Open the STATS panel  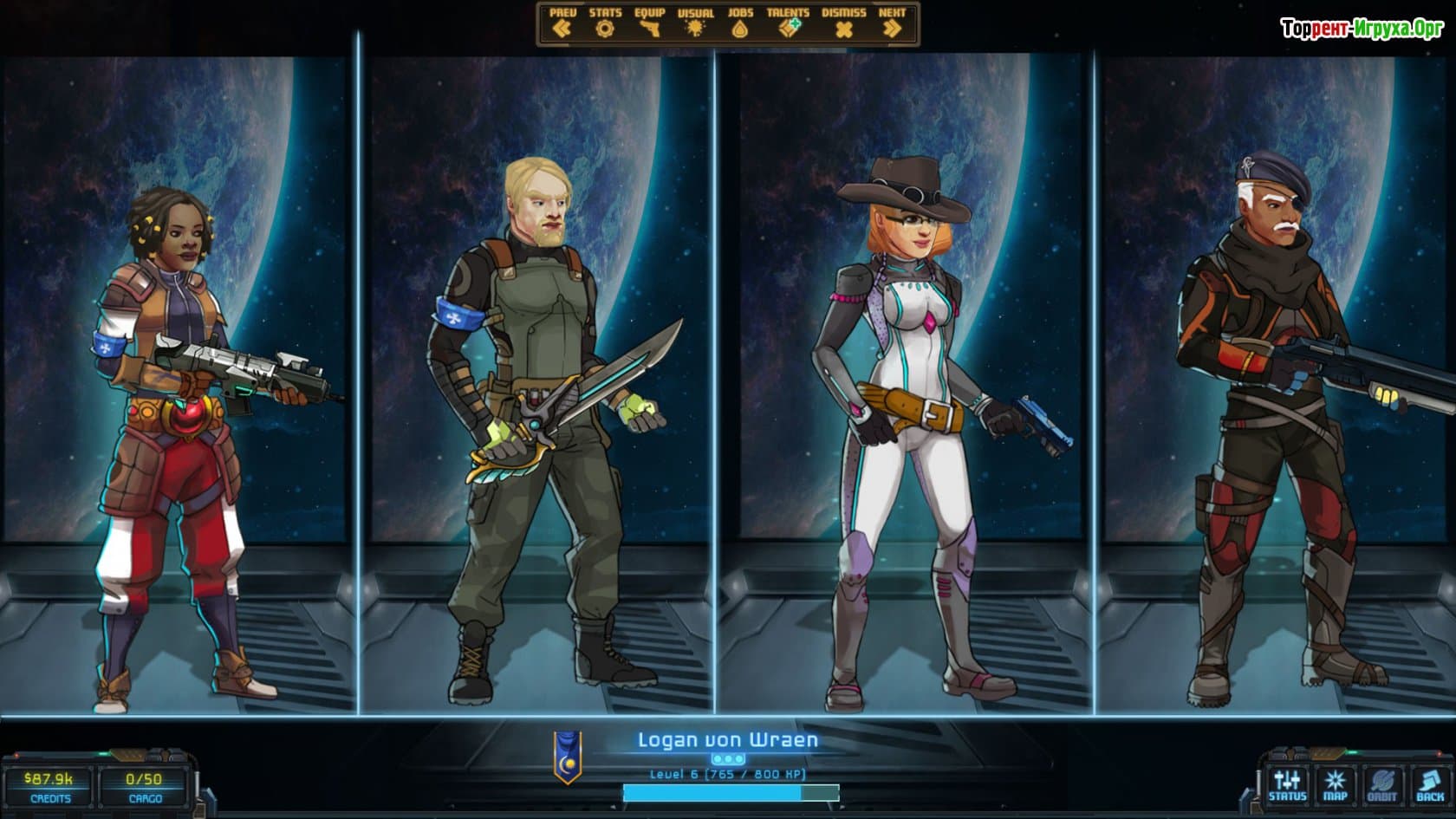point(605,23)
